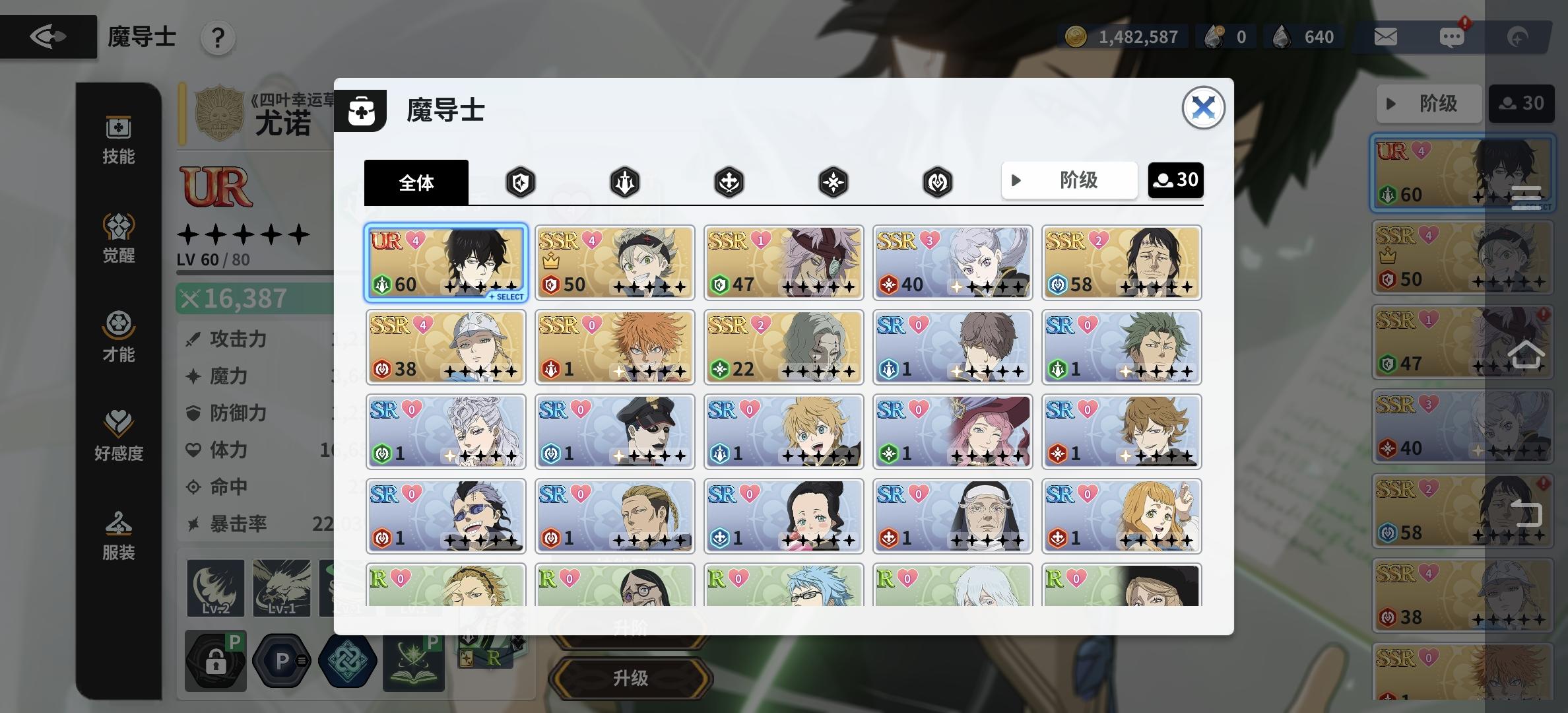The height and width of the screenshot is (713, 1568).
Task: Switch to the cross-sword class tab
Action: coord(729,182)
